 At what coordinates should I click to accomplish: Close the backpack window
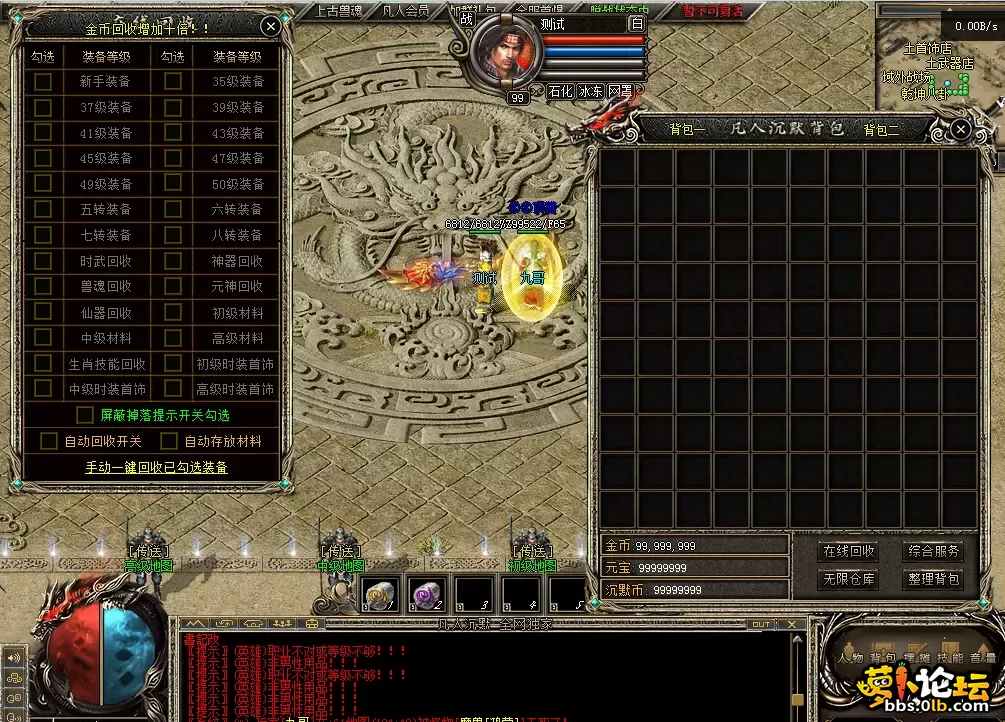click(960, 129)
